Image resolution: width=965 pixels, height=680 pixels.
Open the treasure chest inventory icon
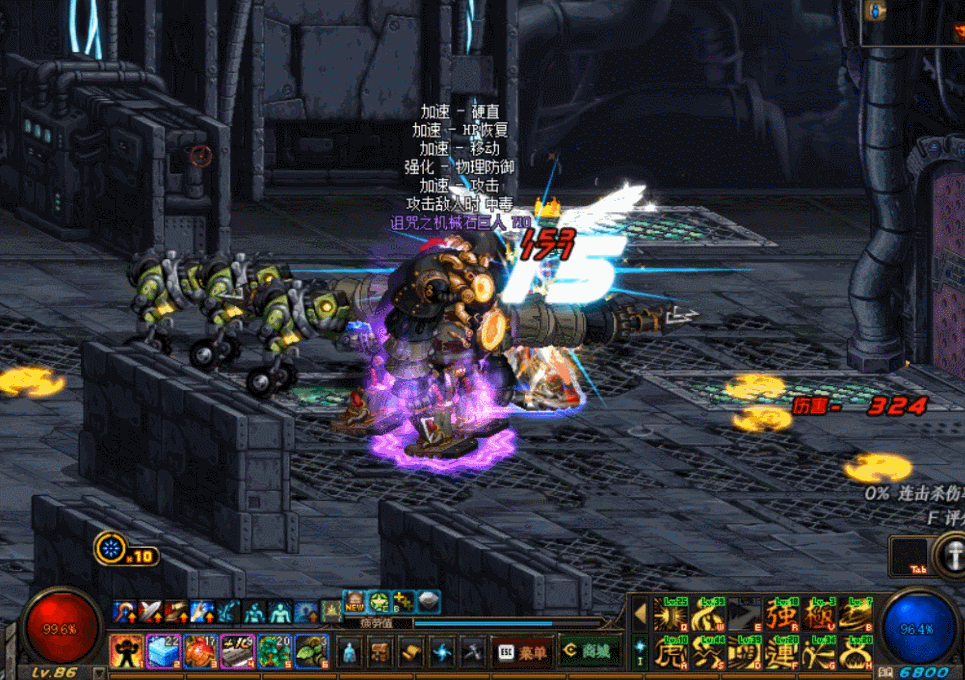(x=379, y=653)
